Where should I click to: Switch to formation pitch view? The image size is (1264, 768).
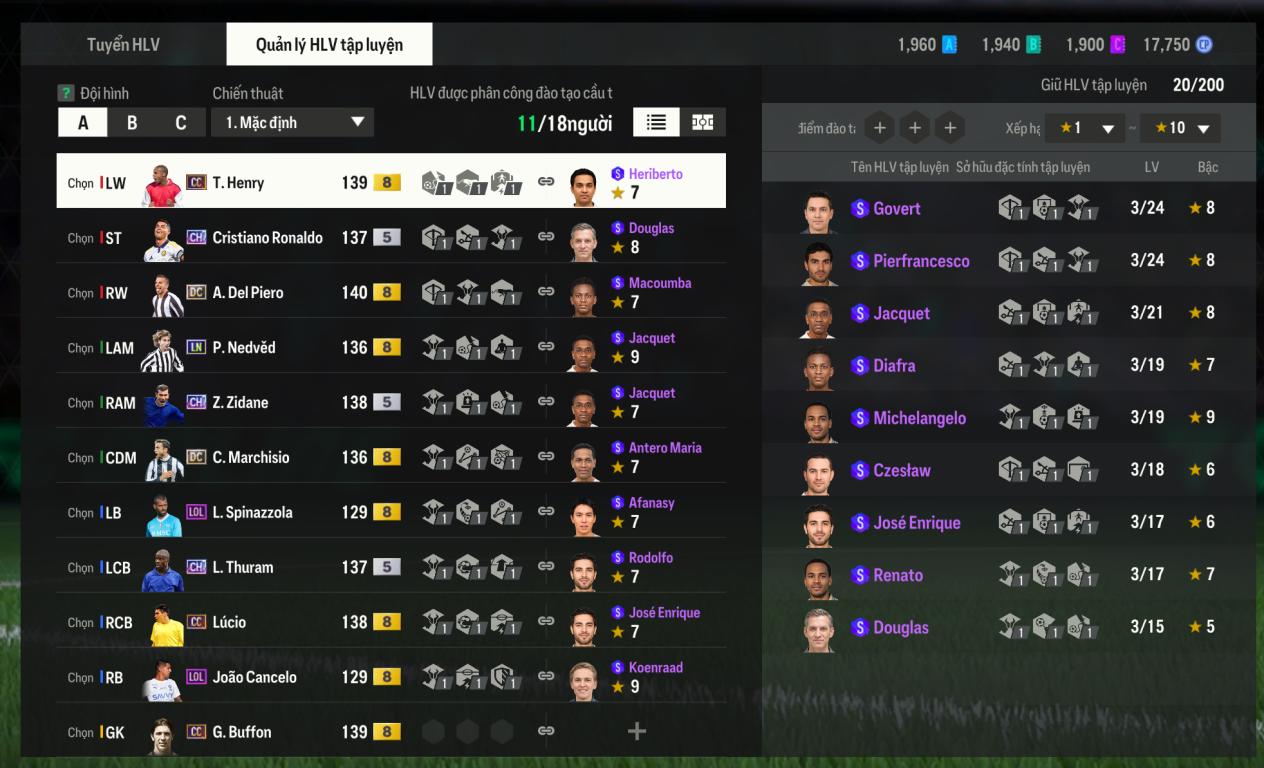coord(703,122)
